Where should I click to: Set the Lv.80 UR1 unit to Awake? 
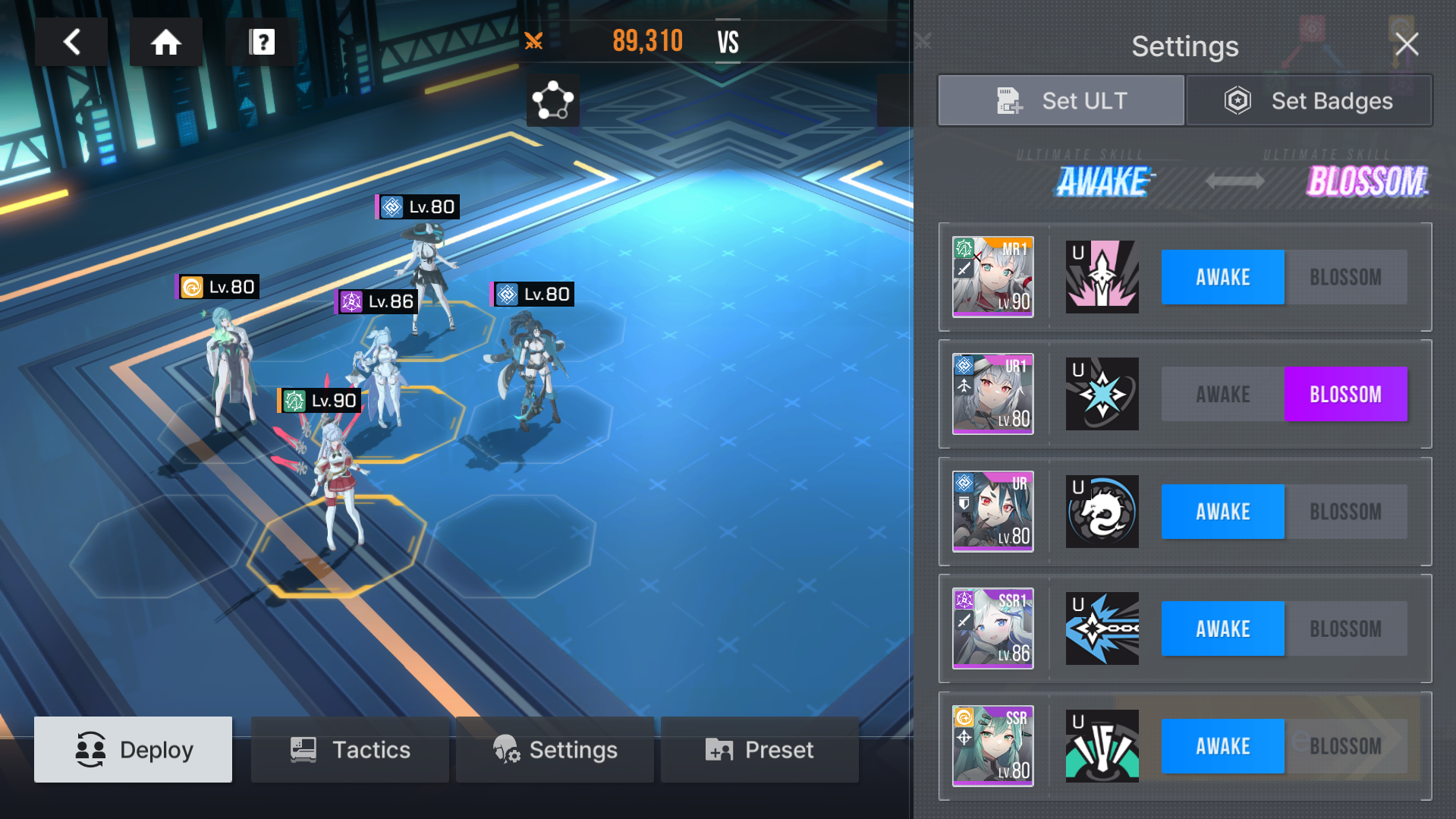point(1222,395)
